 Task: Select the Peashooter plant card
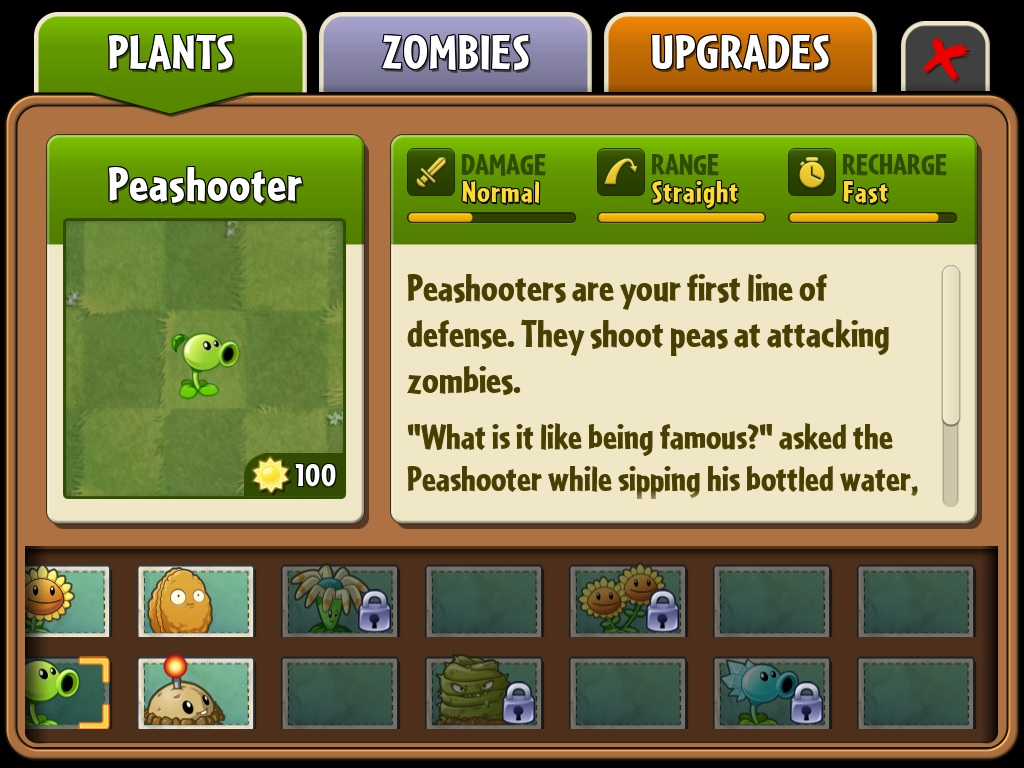66,692
